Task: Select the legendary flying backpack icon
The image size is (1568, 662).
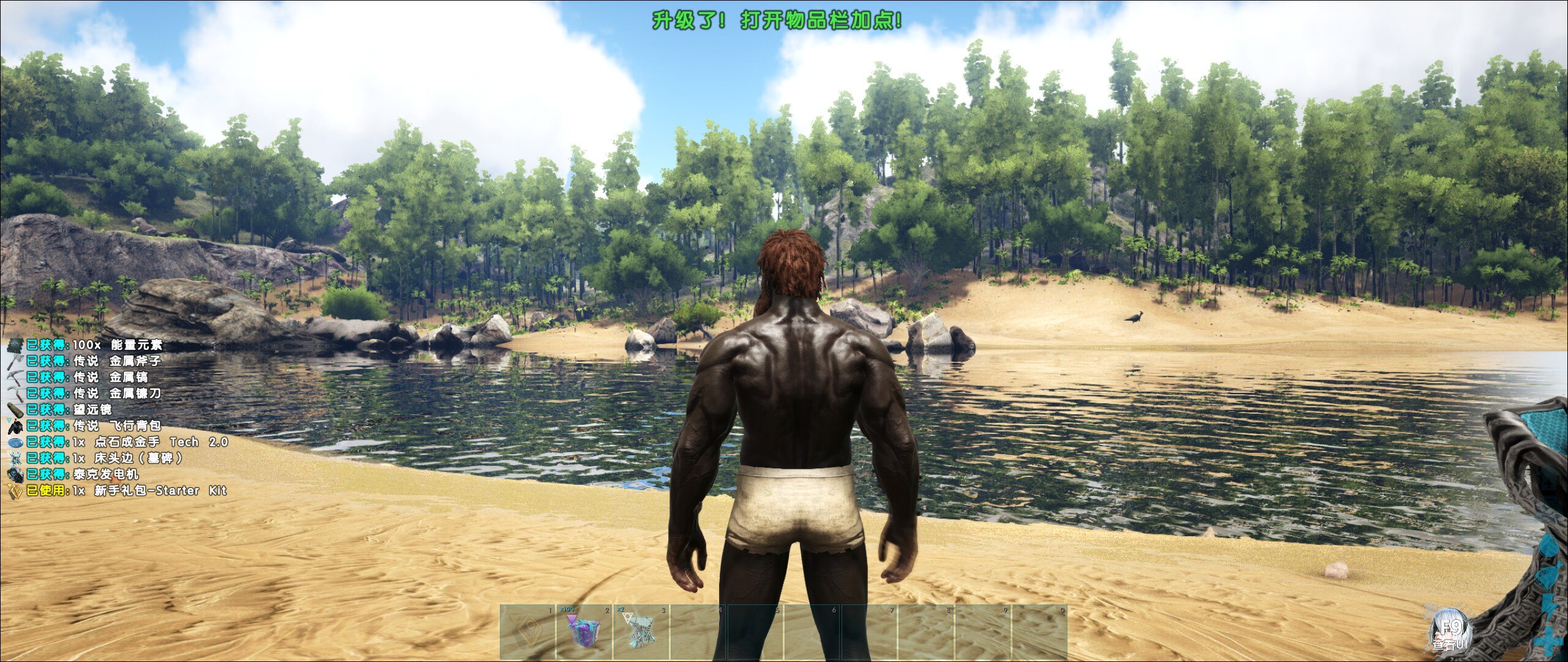Action: (15, 427)
